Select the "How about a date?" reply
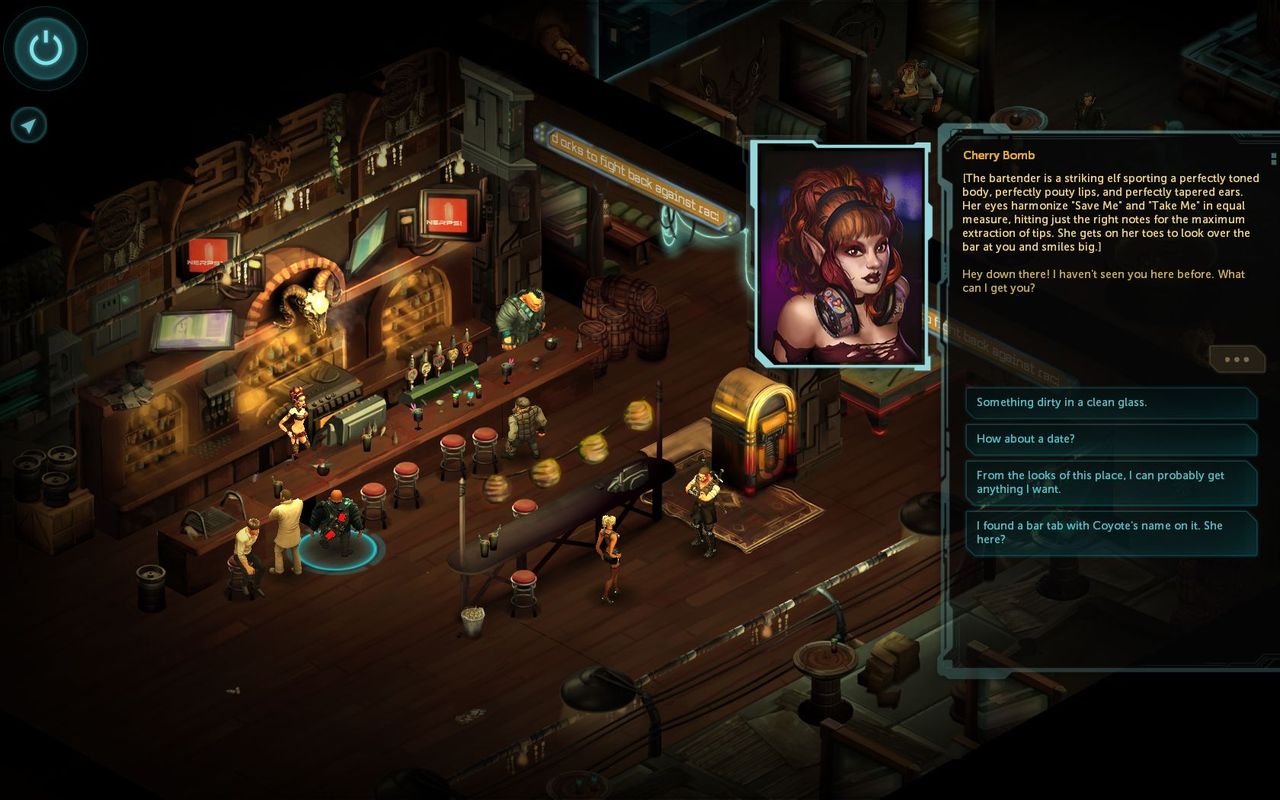The width and height of the screenshot is (1280, 800). click(x=1110, y=439)
